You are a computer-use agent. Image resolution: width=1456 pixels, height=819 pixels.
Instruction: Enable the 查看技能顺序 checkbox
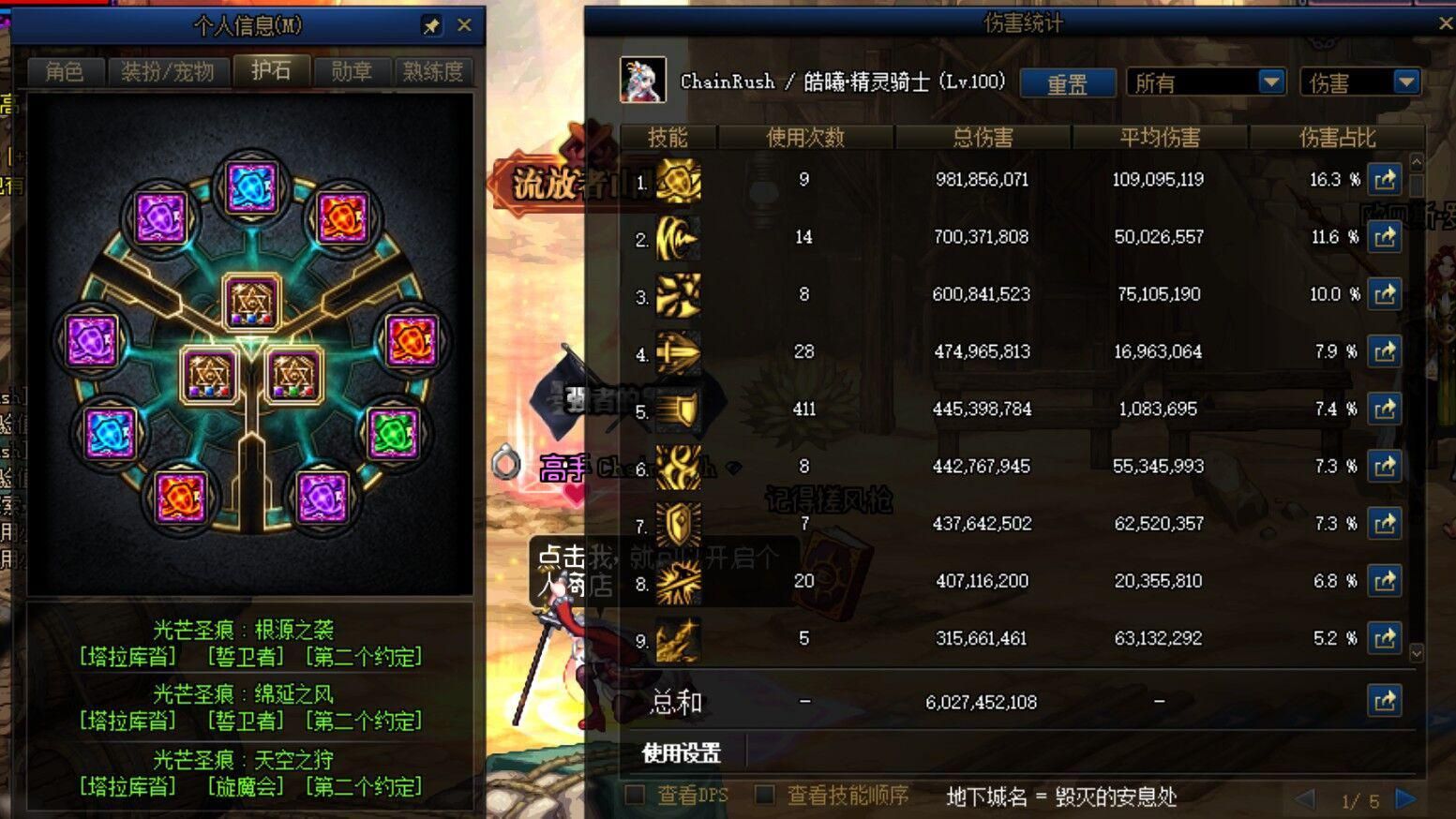762,793
